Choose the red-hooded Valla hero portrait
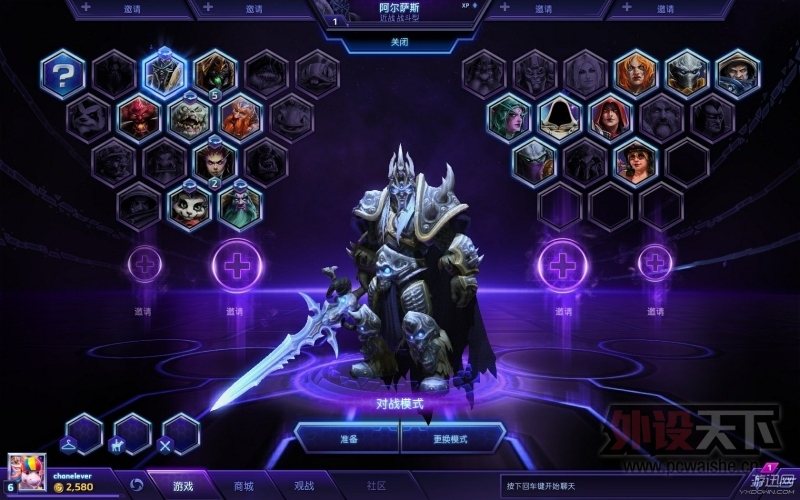 pos(611,118)
